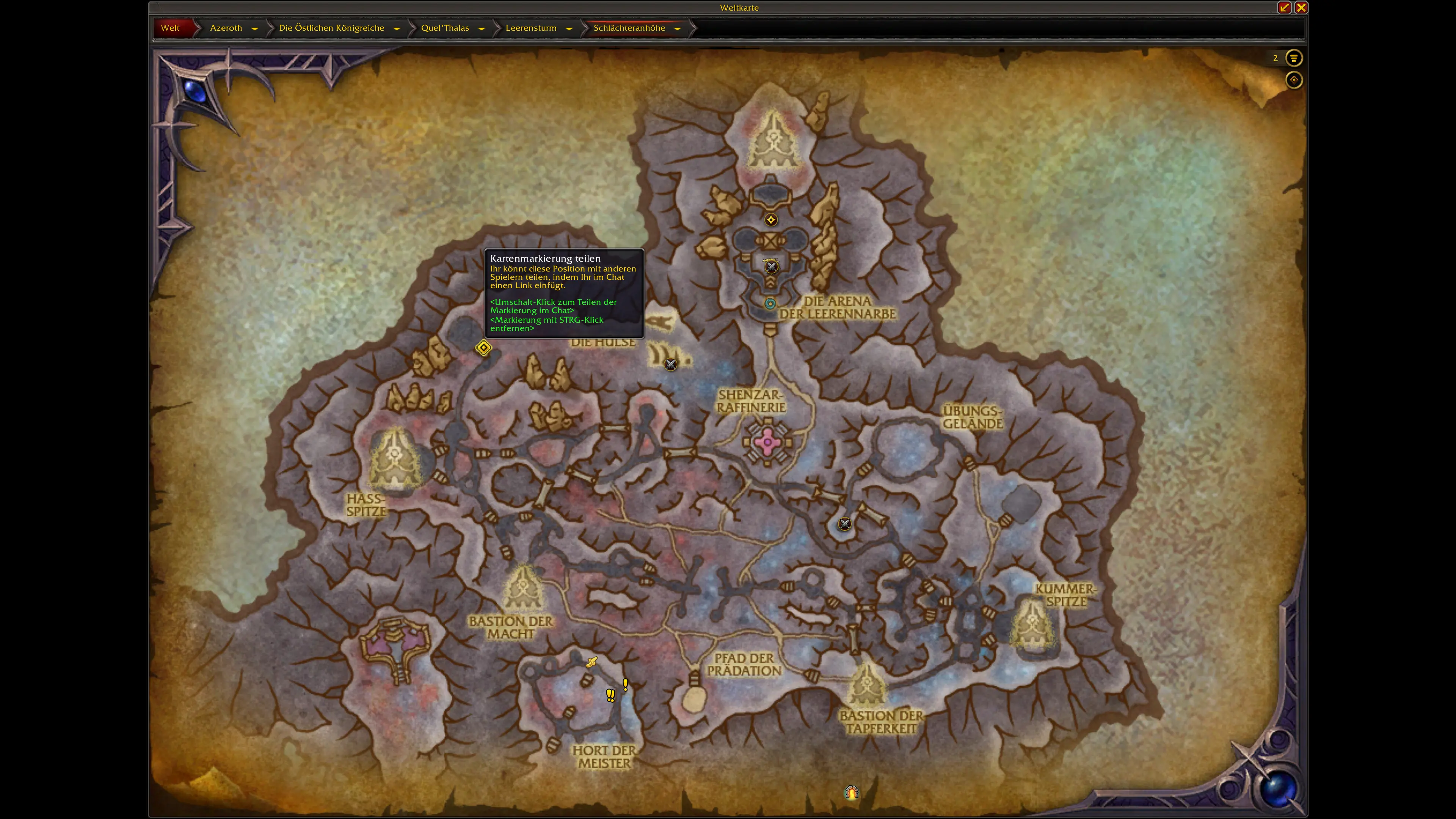The height and width of the screenshot is (819, 1456).
Task: Select the double exclamation quest marker
Action: [610, 695]
